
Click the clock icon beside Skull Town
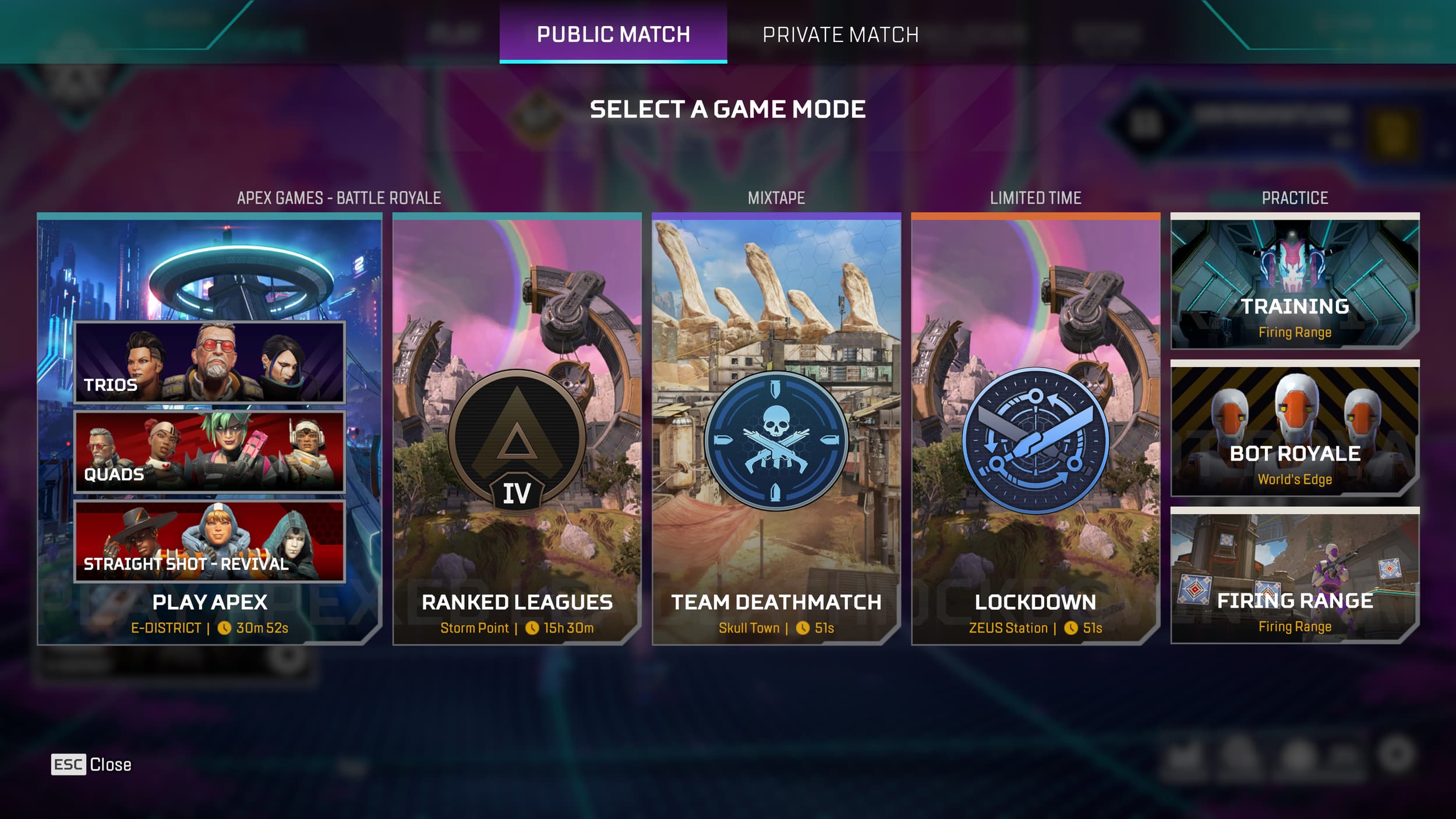click(x=803, y=628)
